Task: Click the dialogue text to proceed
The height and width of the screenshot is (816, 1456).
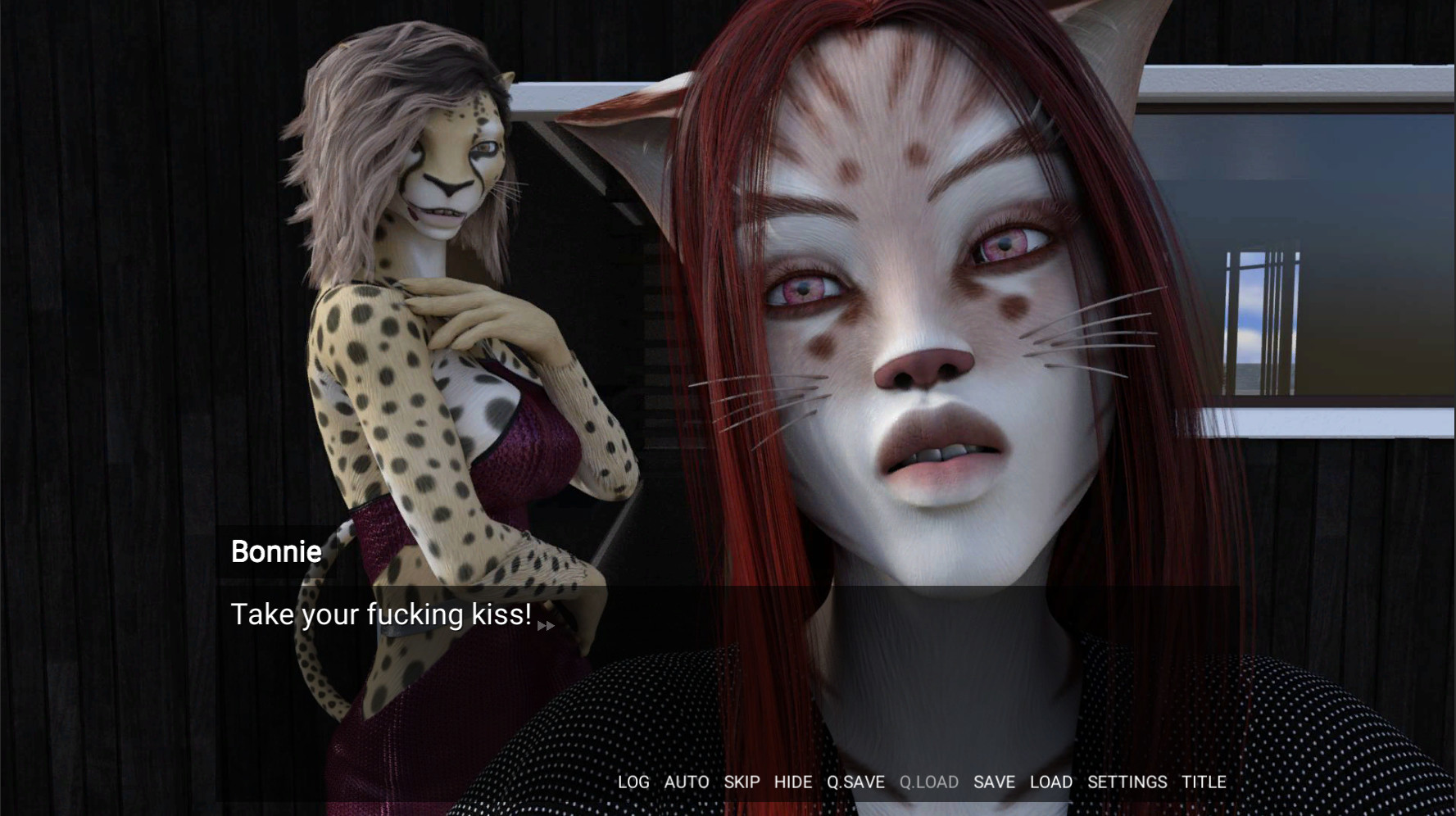Action: [x=381, y=614]
